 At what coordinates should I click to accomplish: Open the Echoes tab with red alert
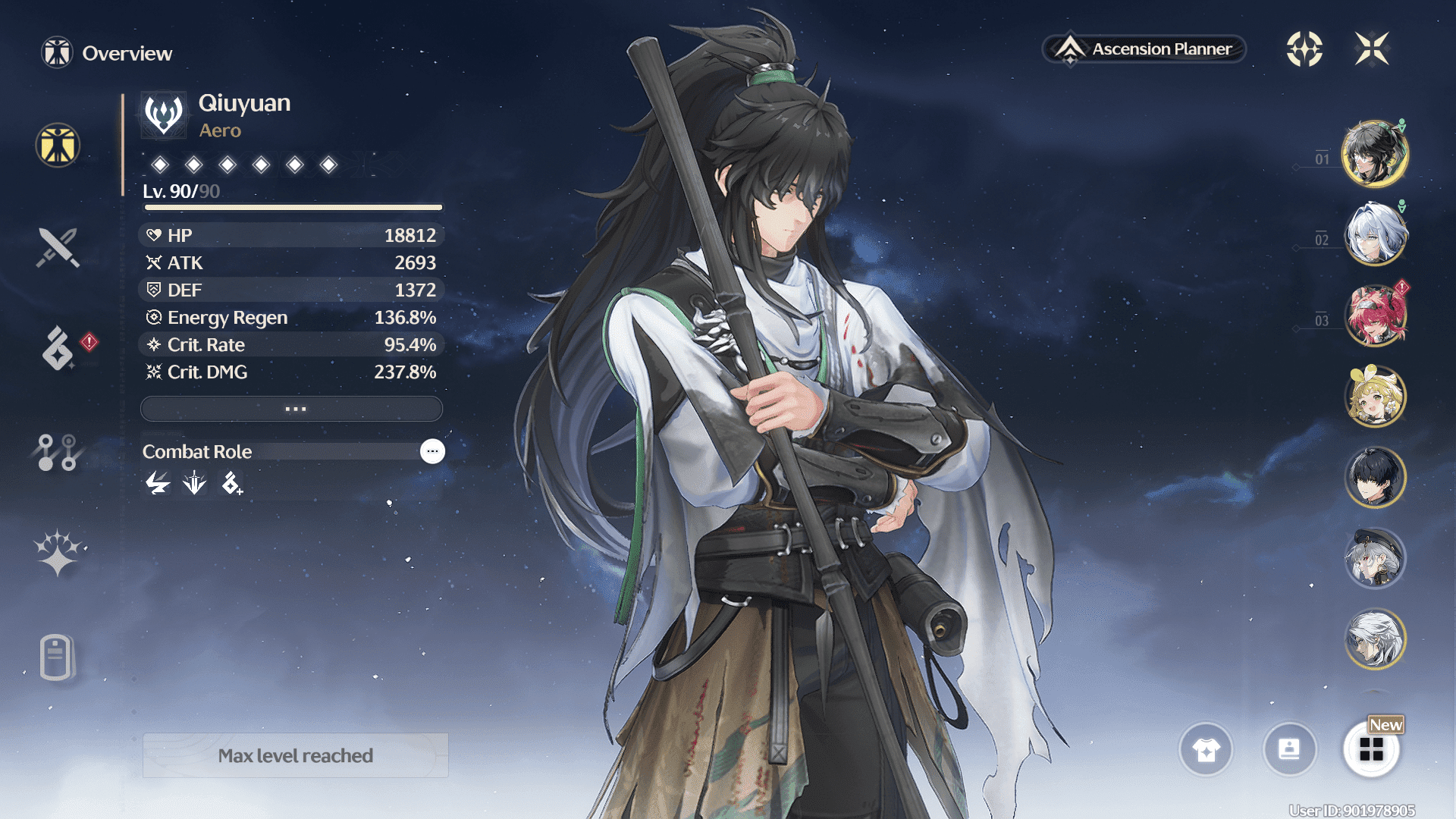point(58,348)
